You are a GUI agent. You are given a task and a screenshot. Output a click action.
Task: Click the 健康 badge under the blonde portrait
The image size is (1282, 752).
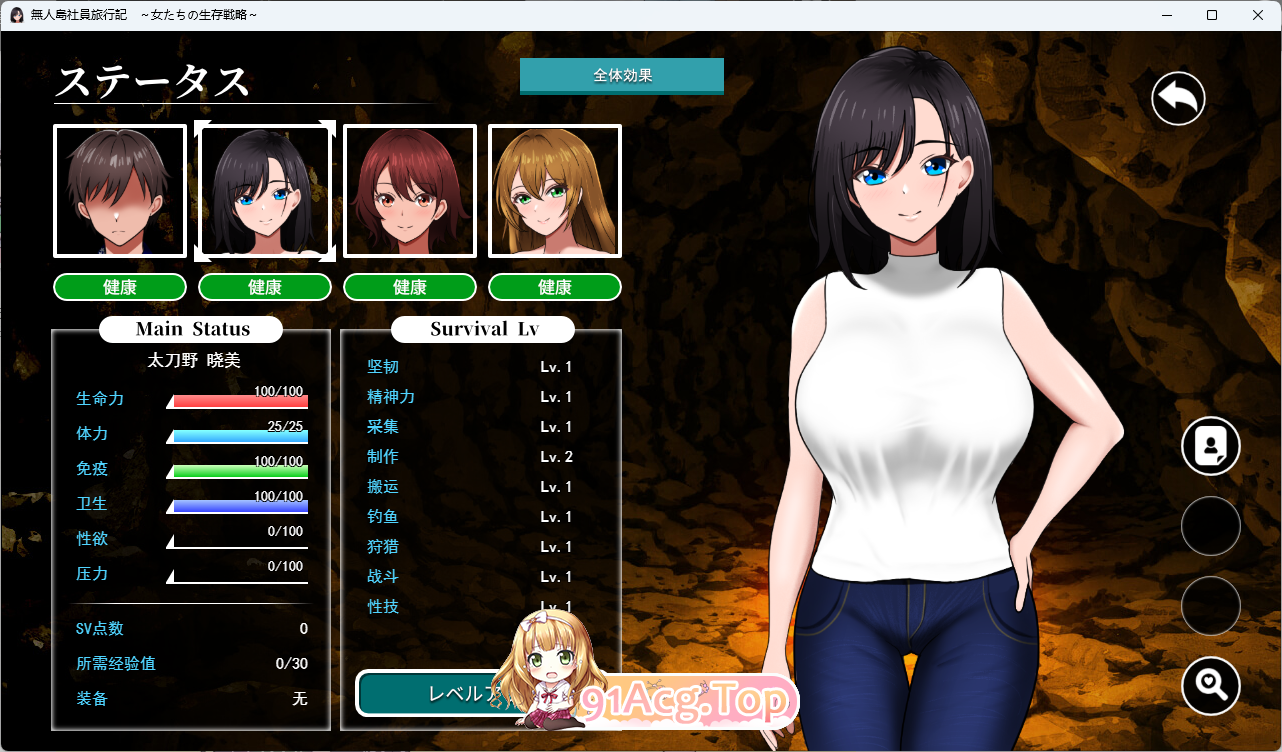554,287
